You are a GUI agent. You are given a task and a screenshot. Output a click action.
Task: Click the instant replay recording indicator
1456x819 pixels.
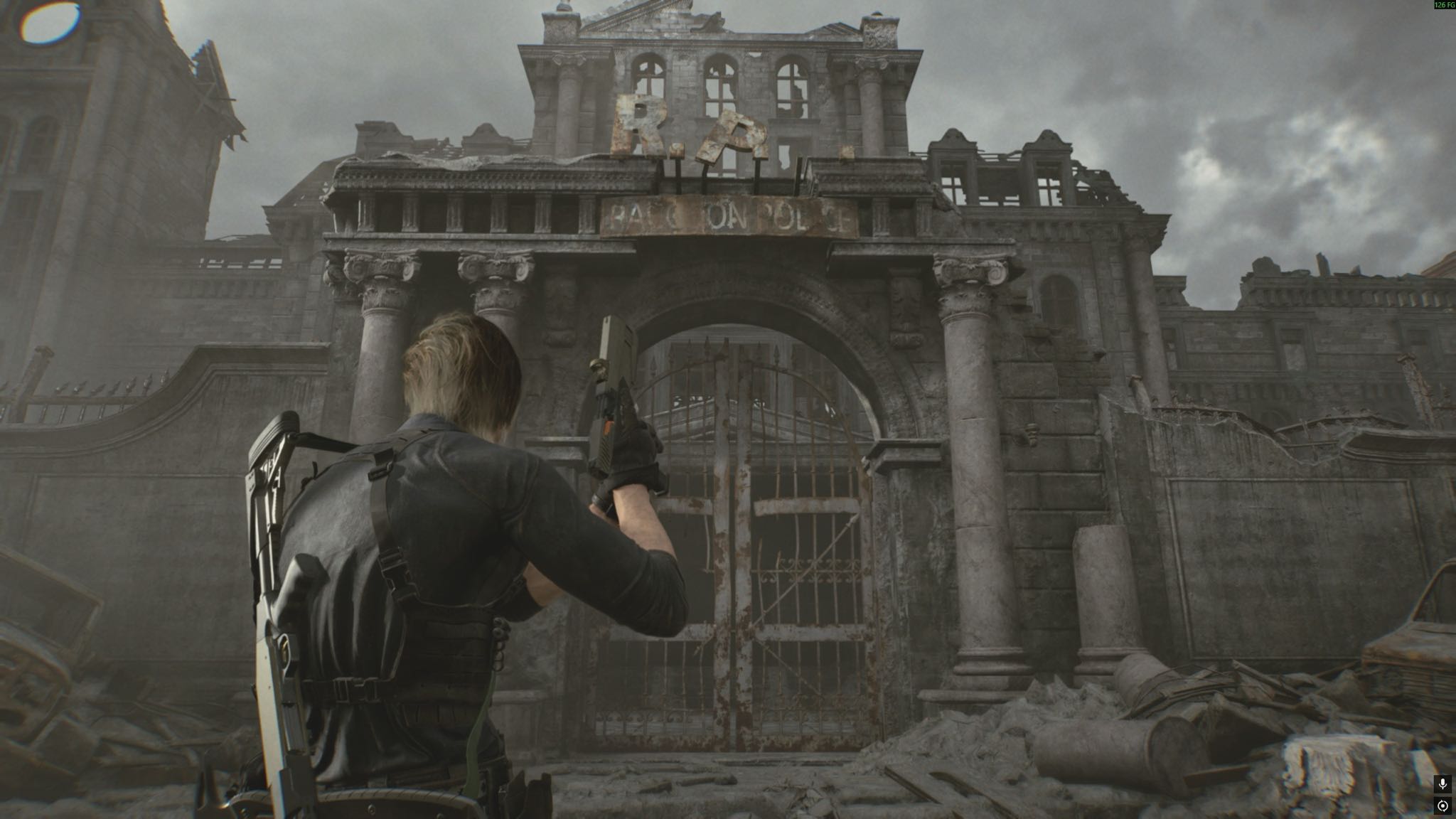[x=1442, y=806]
